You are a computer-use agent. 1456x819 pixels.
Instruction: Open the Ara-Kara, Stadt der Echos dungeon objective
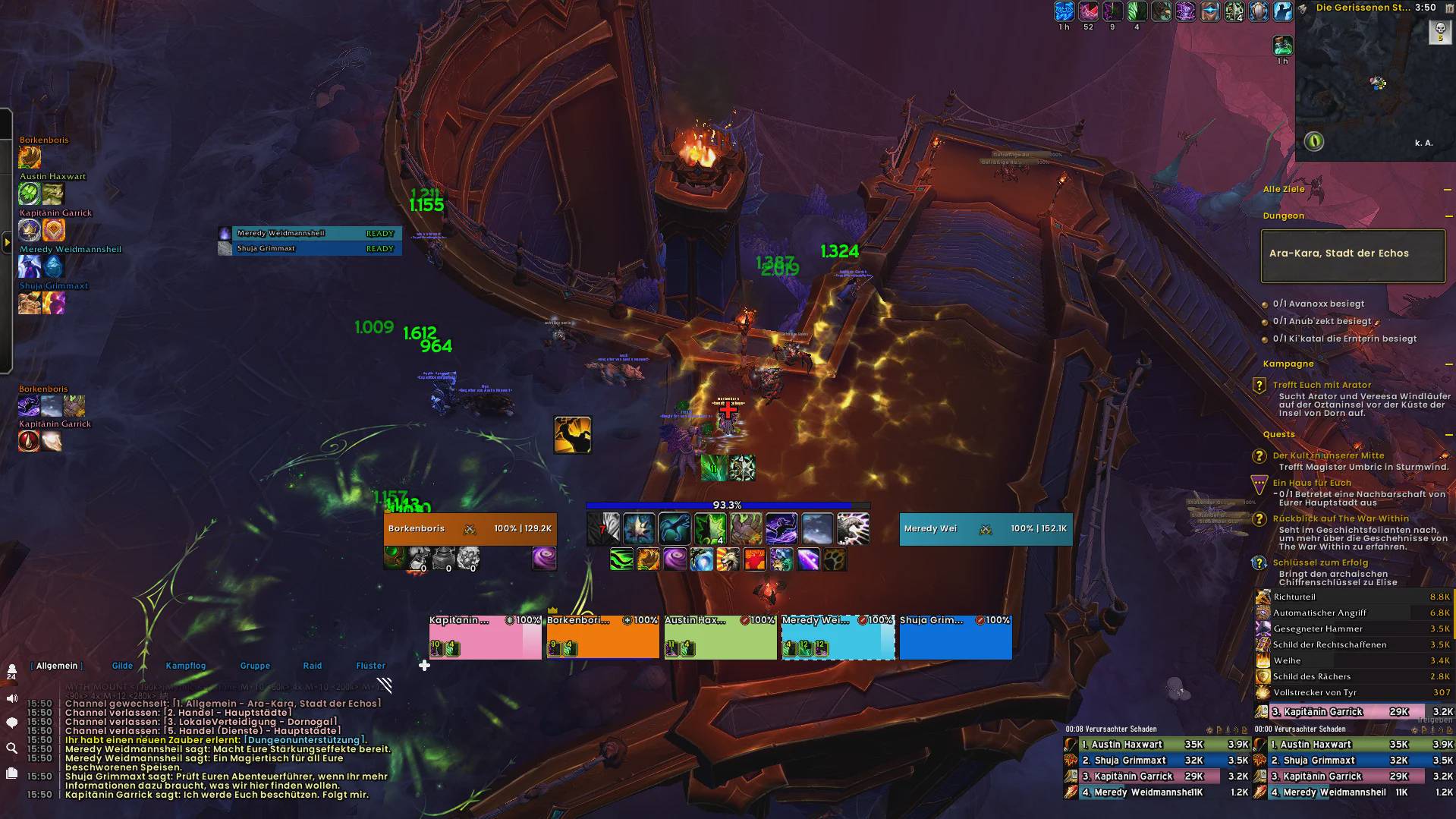1353,254
